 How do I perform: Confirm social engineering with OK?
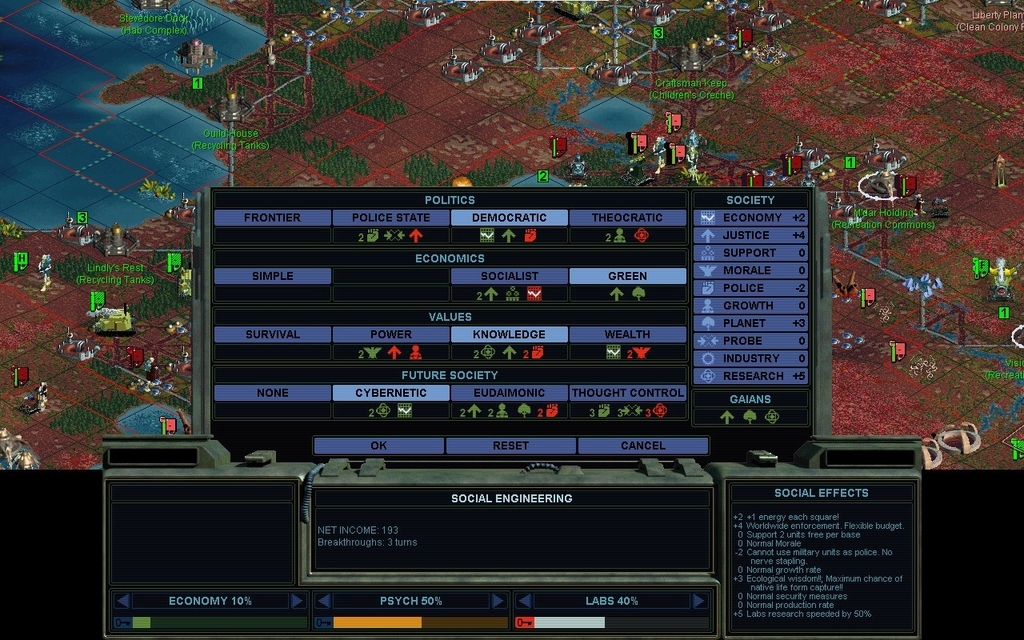coord(378,445)
